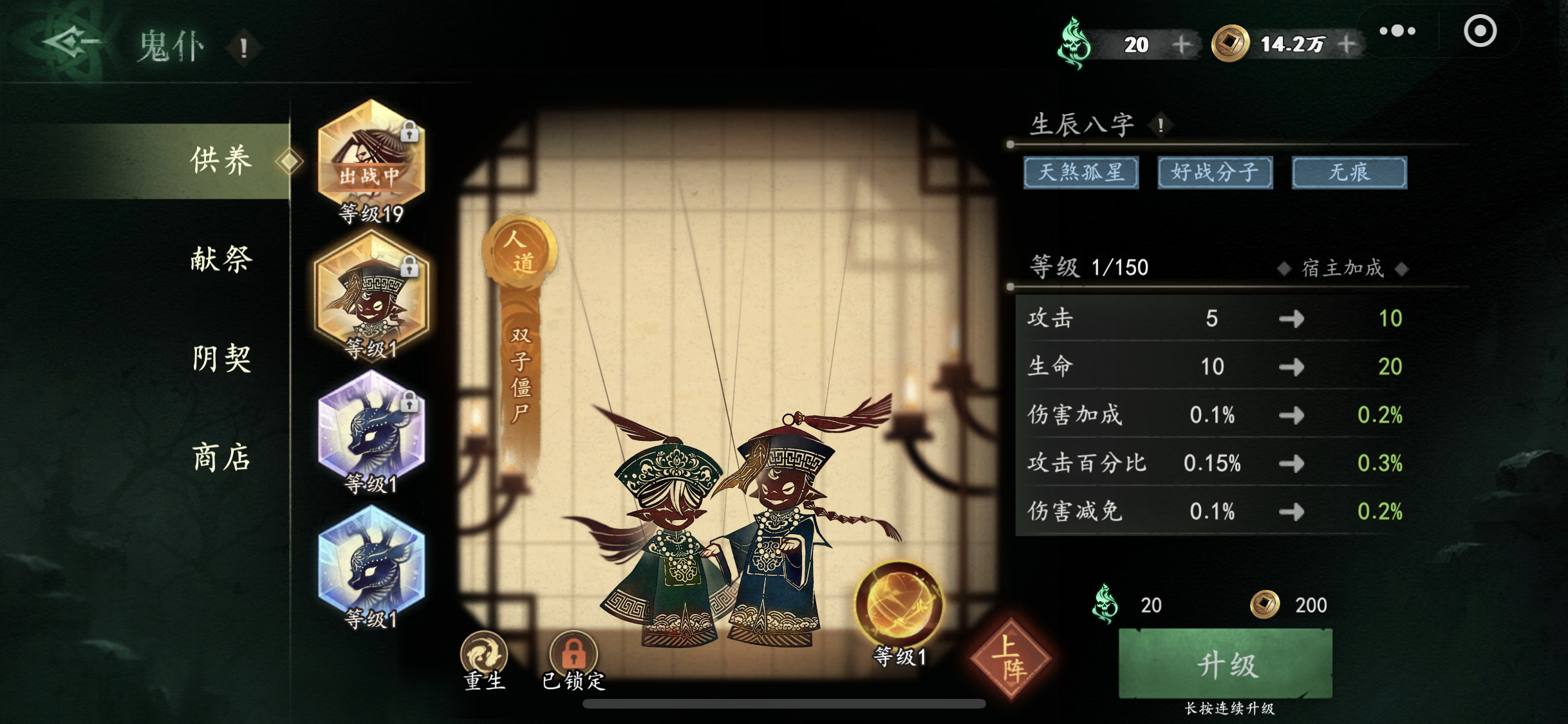1568x724 pixels.
Task: Enable the 无痕 trait tag
Action: tap(1348, 172)
